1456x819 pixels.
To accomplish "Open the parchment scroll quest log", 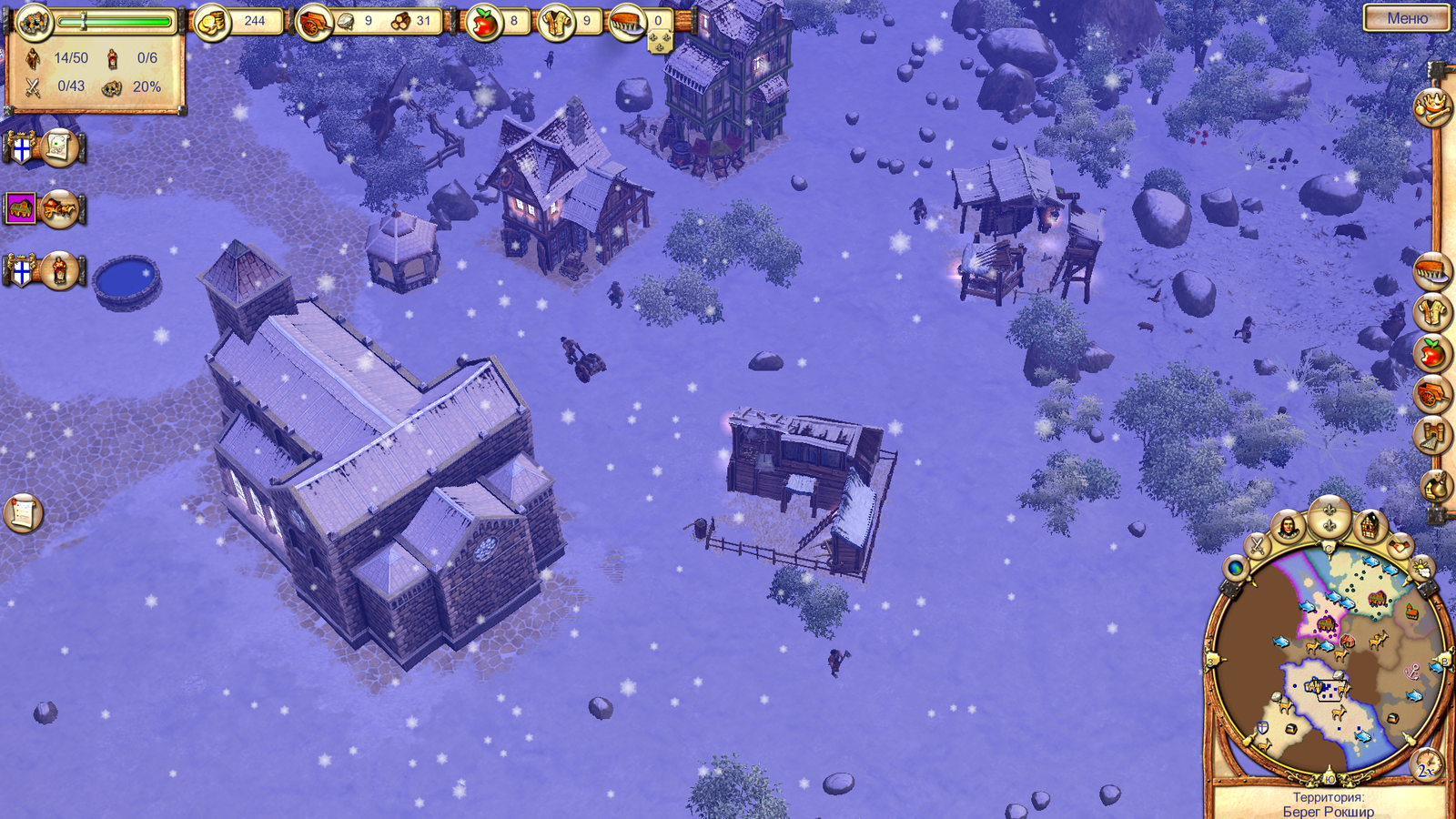I will pos(23,512).
